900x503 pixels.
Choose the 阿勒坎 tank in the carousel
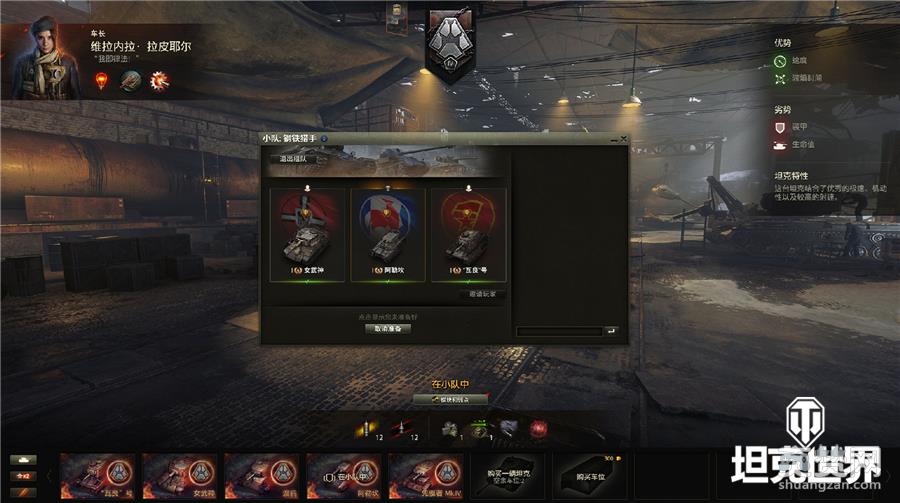[x=344, y=475]
